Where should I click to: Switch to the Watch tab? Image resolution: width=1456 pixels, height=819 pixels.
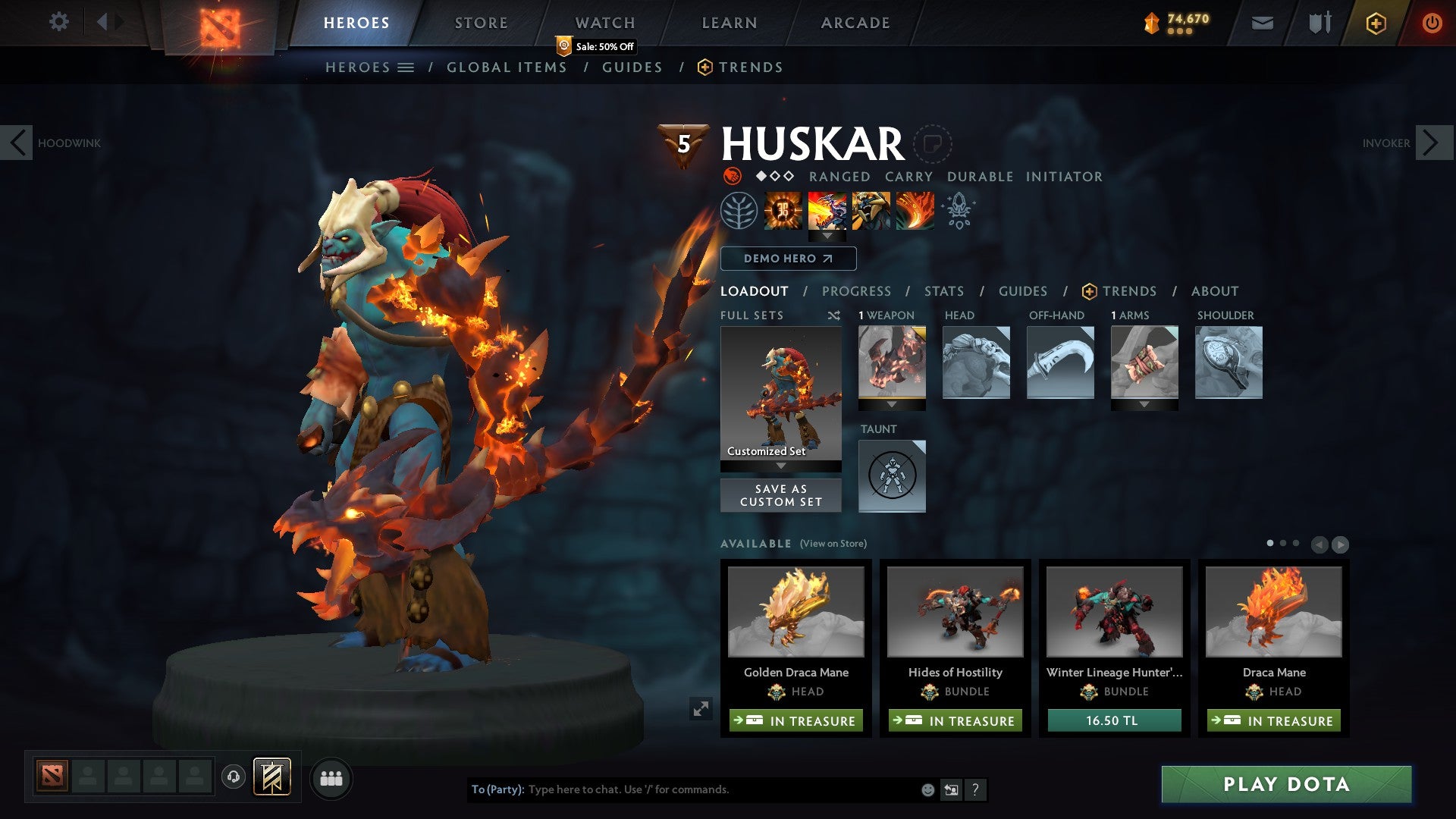coord(604,23)
